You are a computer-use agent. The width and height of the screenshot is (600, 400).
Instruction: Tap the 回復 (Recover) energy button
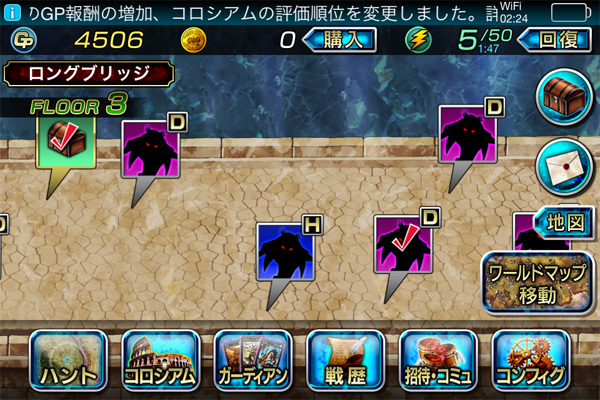554,40
